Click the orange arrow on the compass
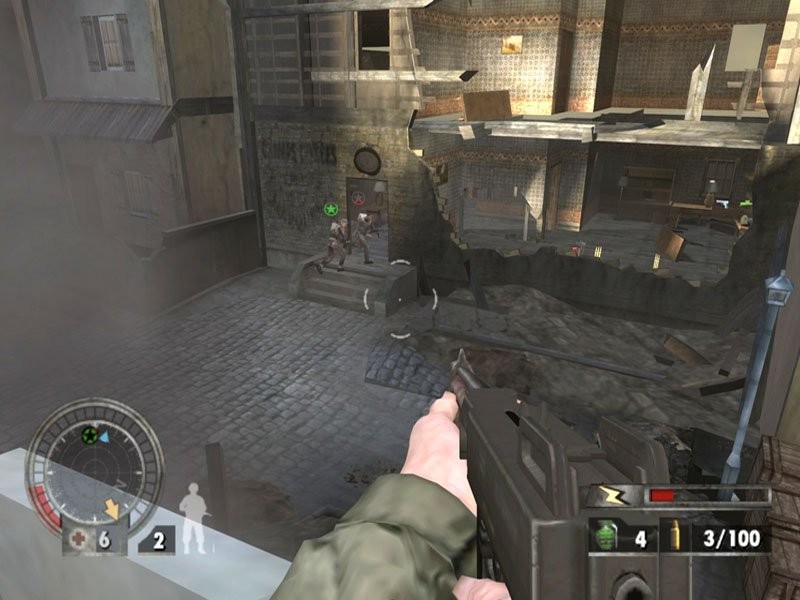Viewport: 800px width, 600px height. click(112, 510)
